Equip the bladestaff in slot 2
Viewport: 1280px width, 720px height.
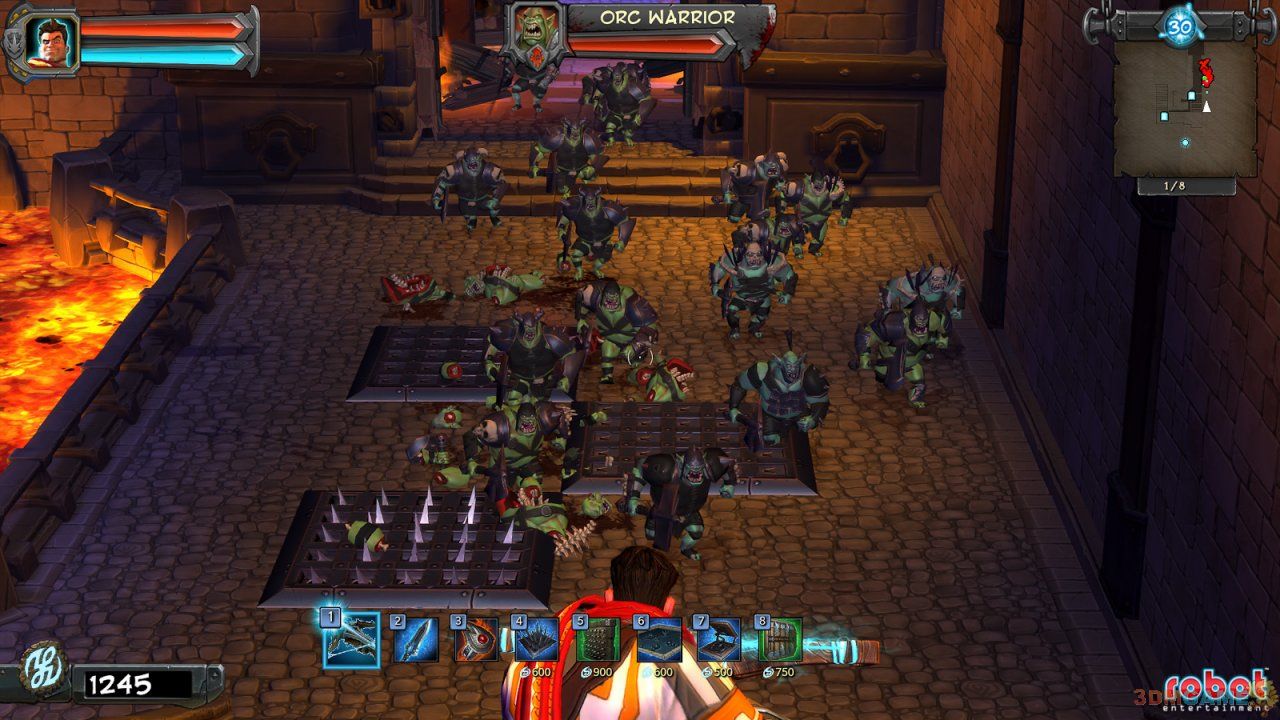click(x=414, y=641)
